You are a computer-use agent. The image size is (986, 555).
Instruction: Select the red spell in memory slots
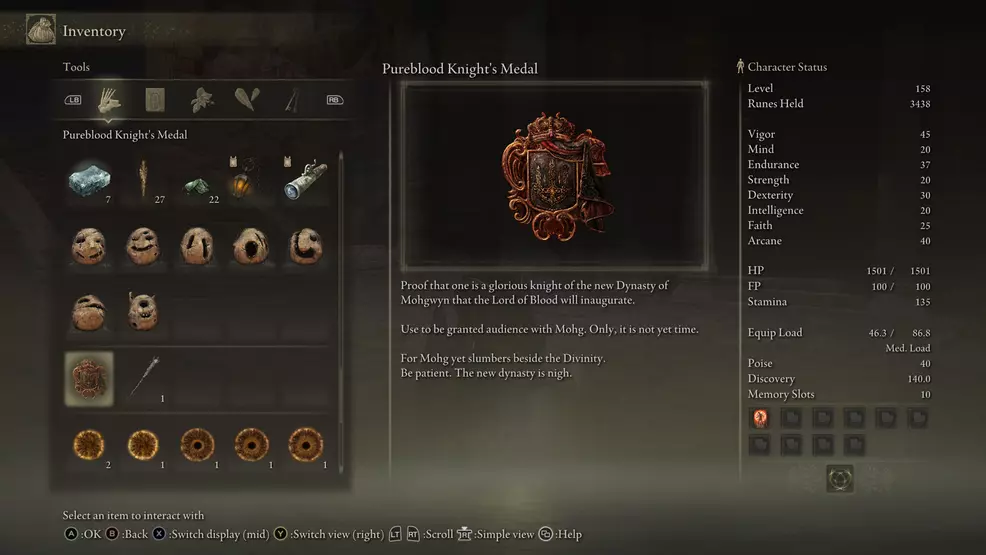tap(760, 418)
